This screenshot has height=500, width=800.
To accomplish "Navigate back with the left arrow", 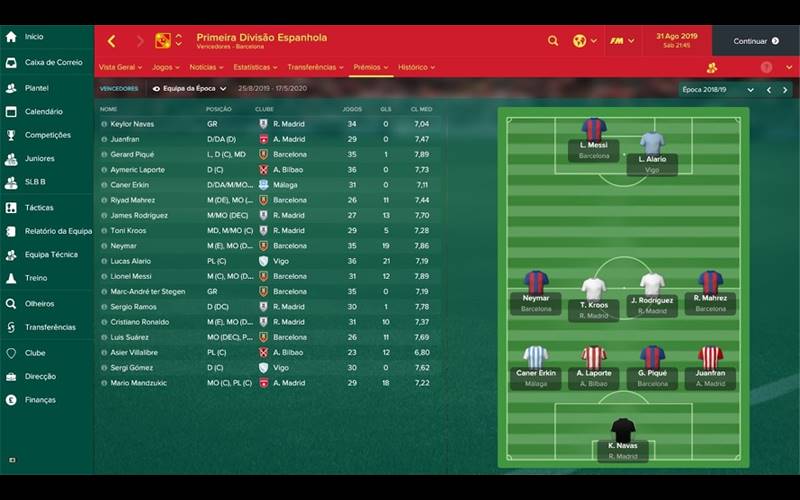I will pos(111,41).
